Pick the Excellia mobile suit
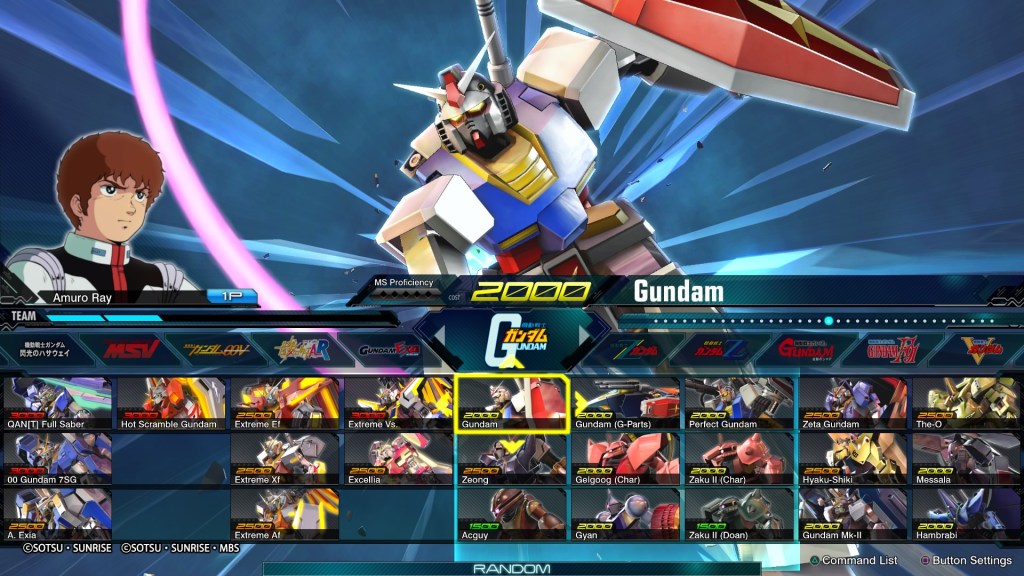 (398, 458)
